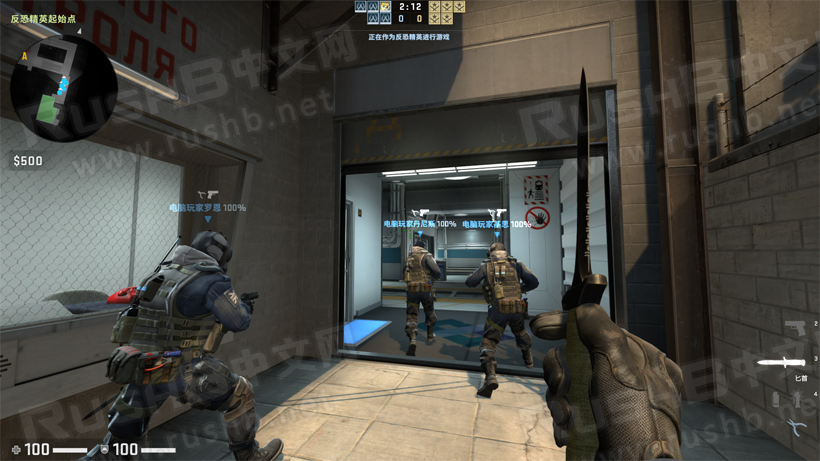Click the defuse kit pliers icon
Screen dimensions: 820x461
pos(796,427)
